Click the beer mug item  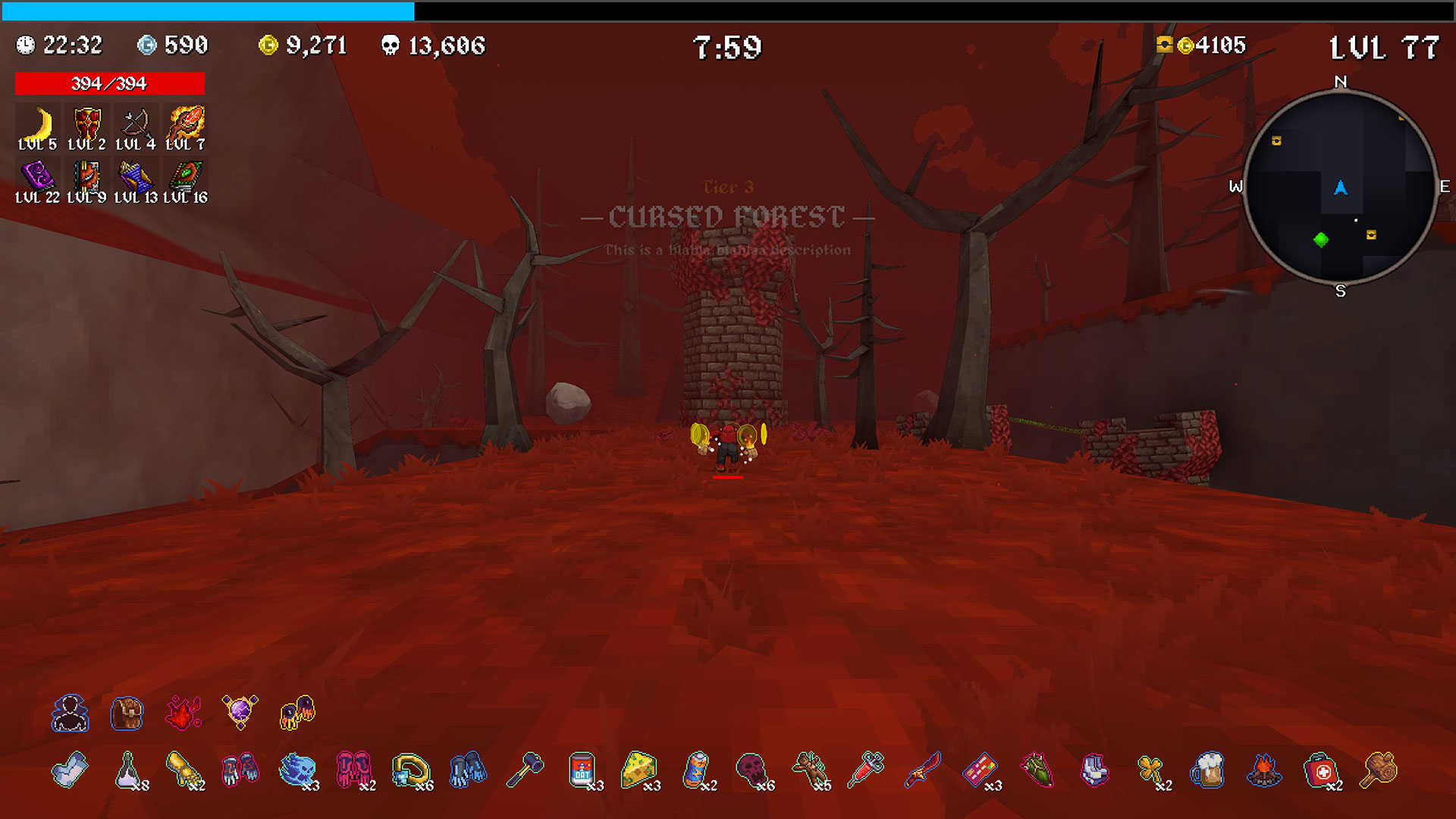tap(1207, 770)
